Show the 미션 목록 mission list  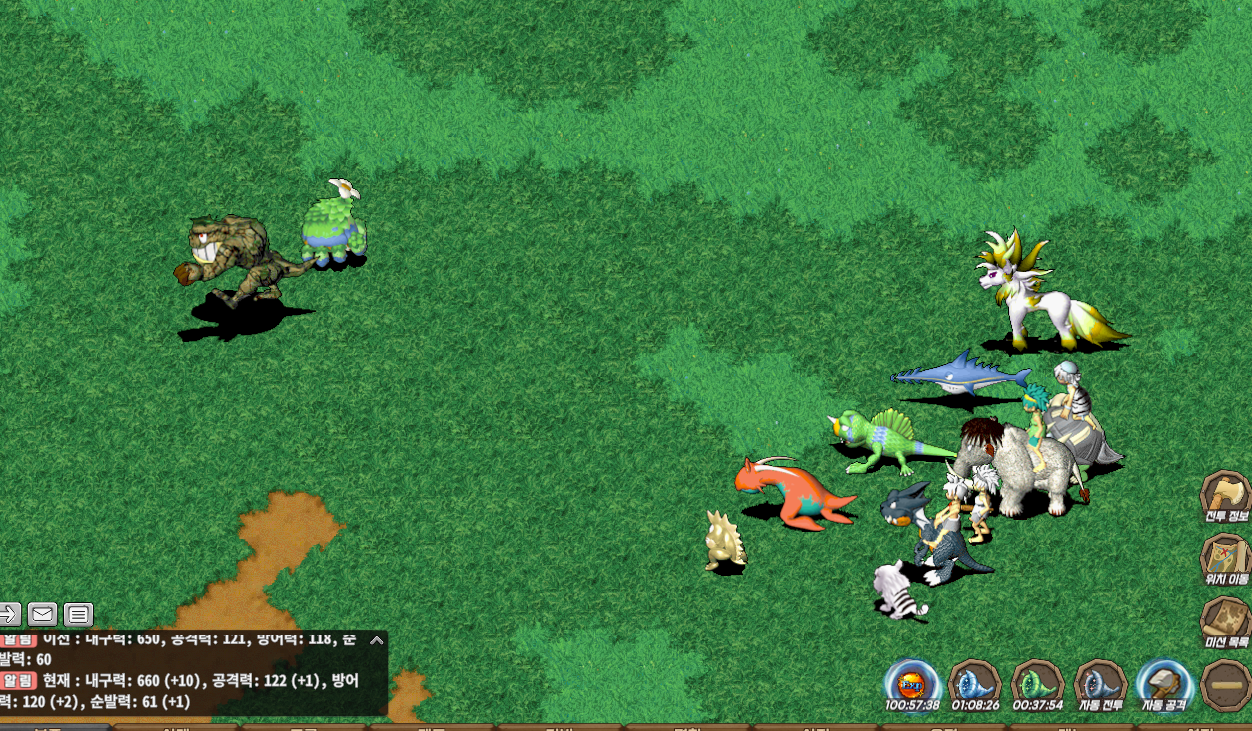point(1225,622)
